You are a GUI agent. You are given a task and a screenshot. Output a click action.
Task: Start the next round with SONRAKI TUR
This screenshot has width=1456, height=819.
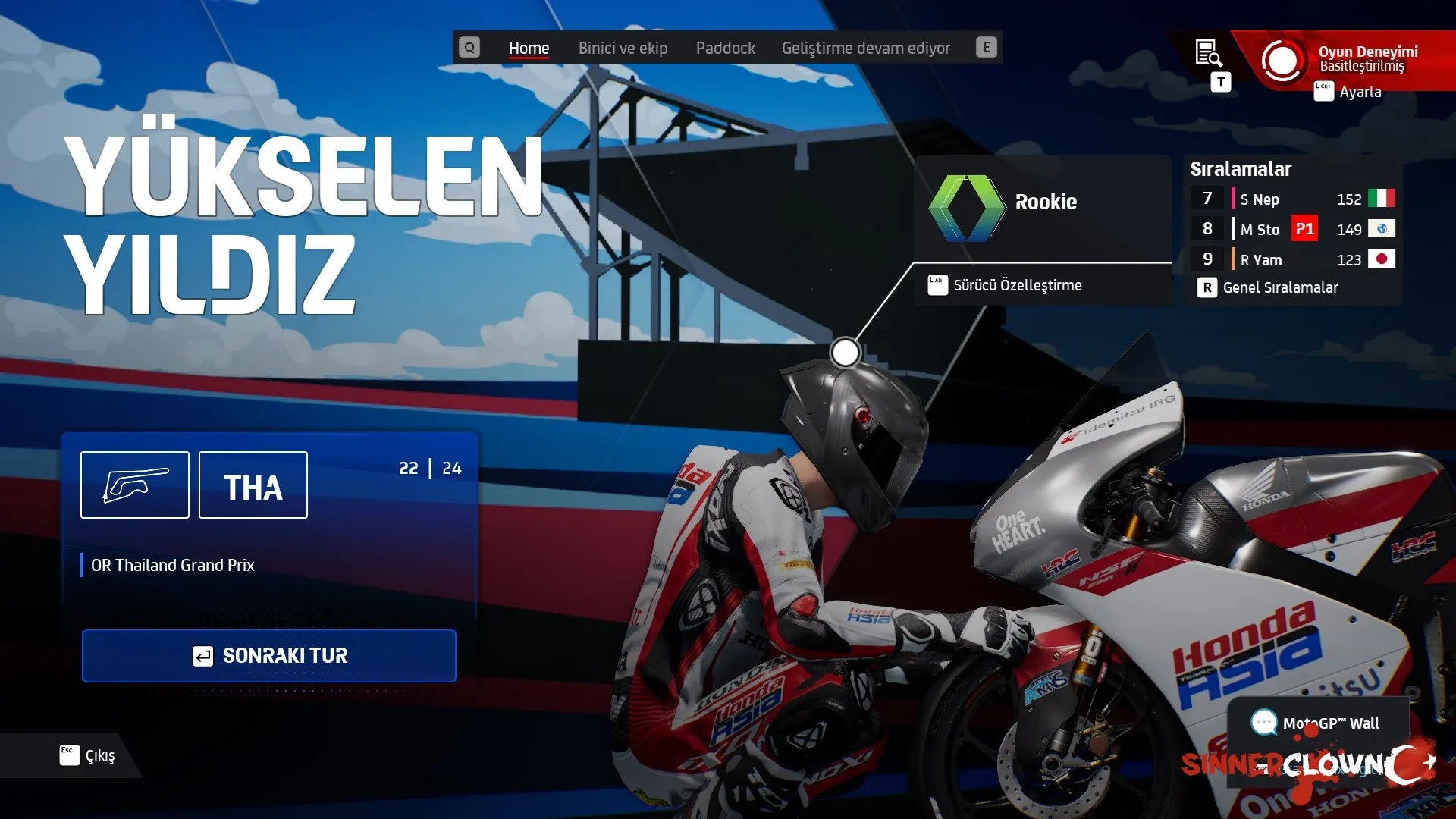(x=269, y=655)
